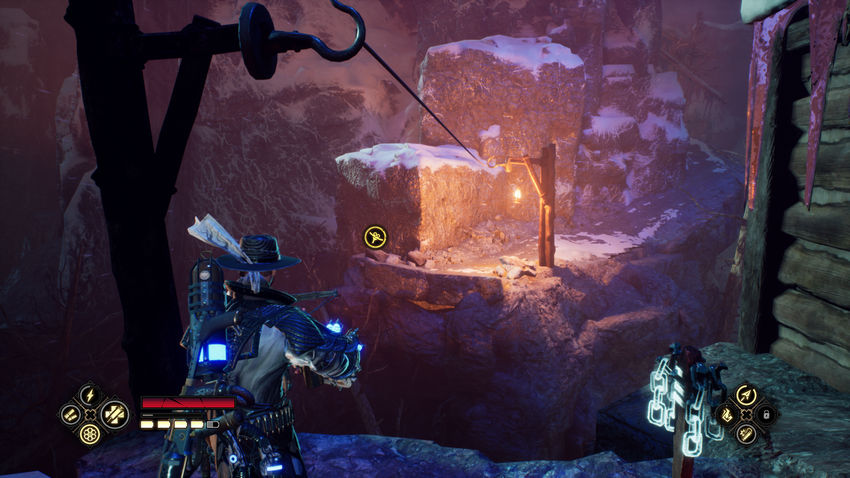Choose the revolver cylinder ability icon
The width and height of the screenshot is (850, 478).
88,435
